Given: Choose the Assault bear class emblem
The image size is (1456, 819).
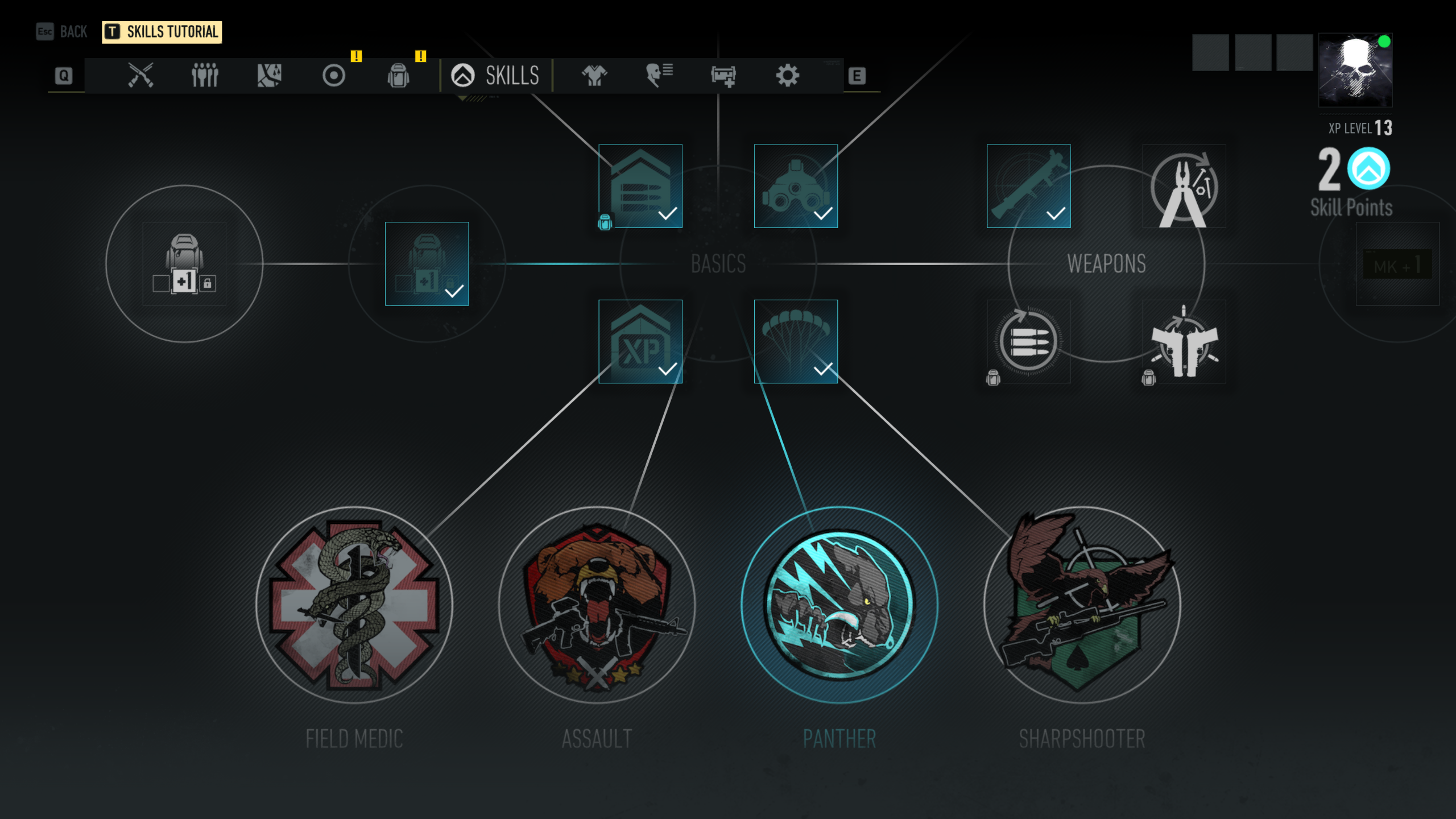Looking at the screenshot, I should click(x=597, y=605).
